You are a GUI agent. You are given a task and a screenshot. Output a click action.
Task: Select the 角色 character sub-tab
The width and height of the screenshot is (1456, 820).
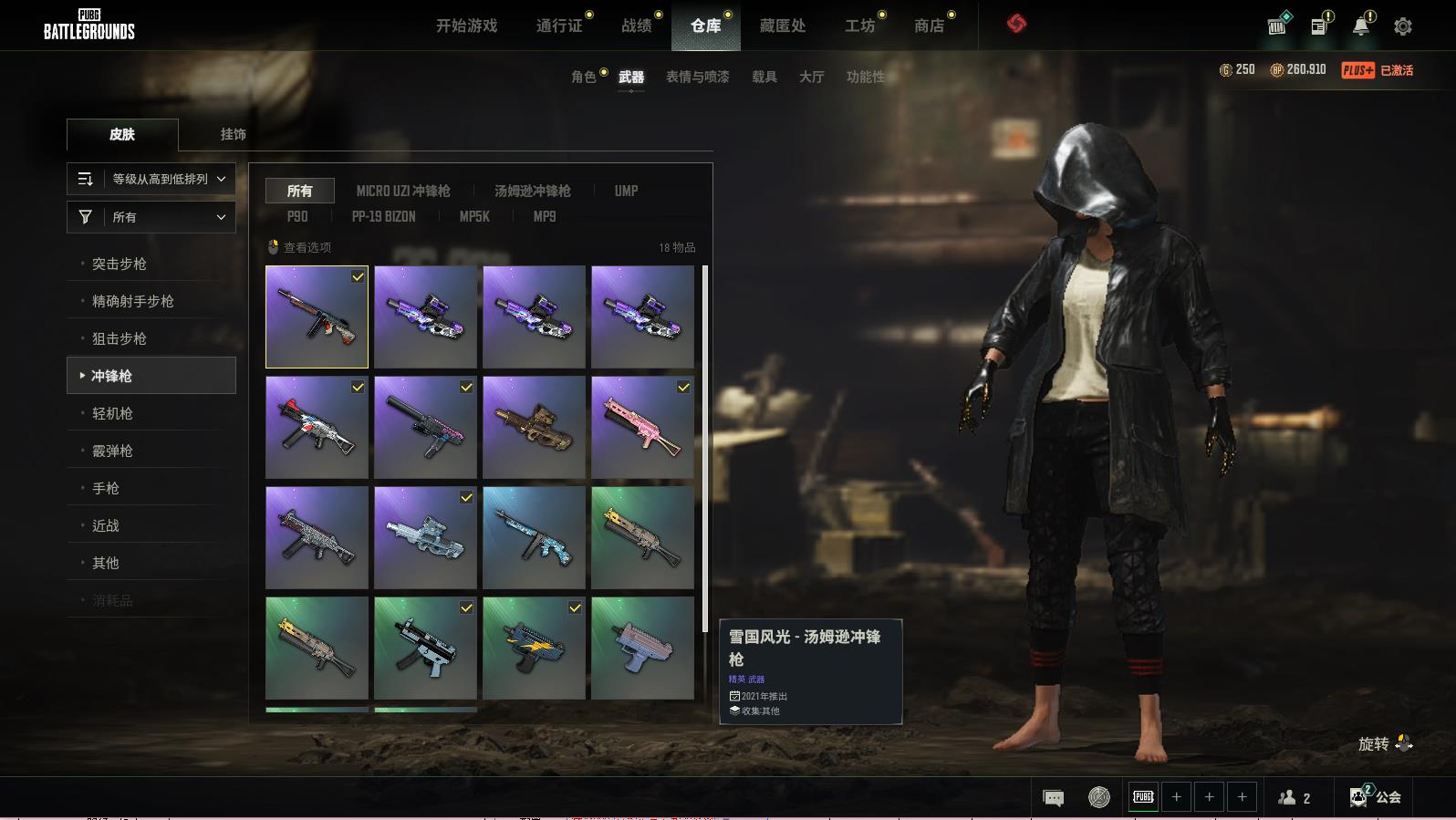[583, 77]
